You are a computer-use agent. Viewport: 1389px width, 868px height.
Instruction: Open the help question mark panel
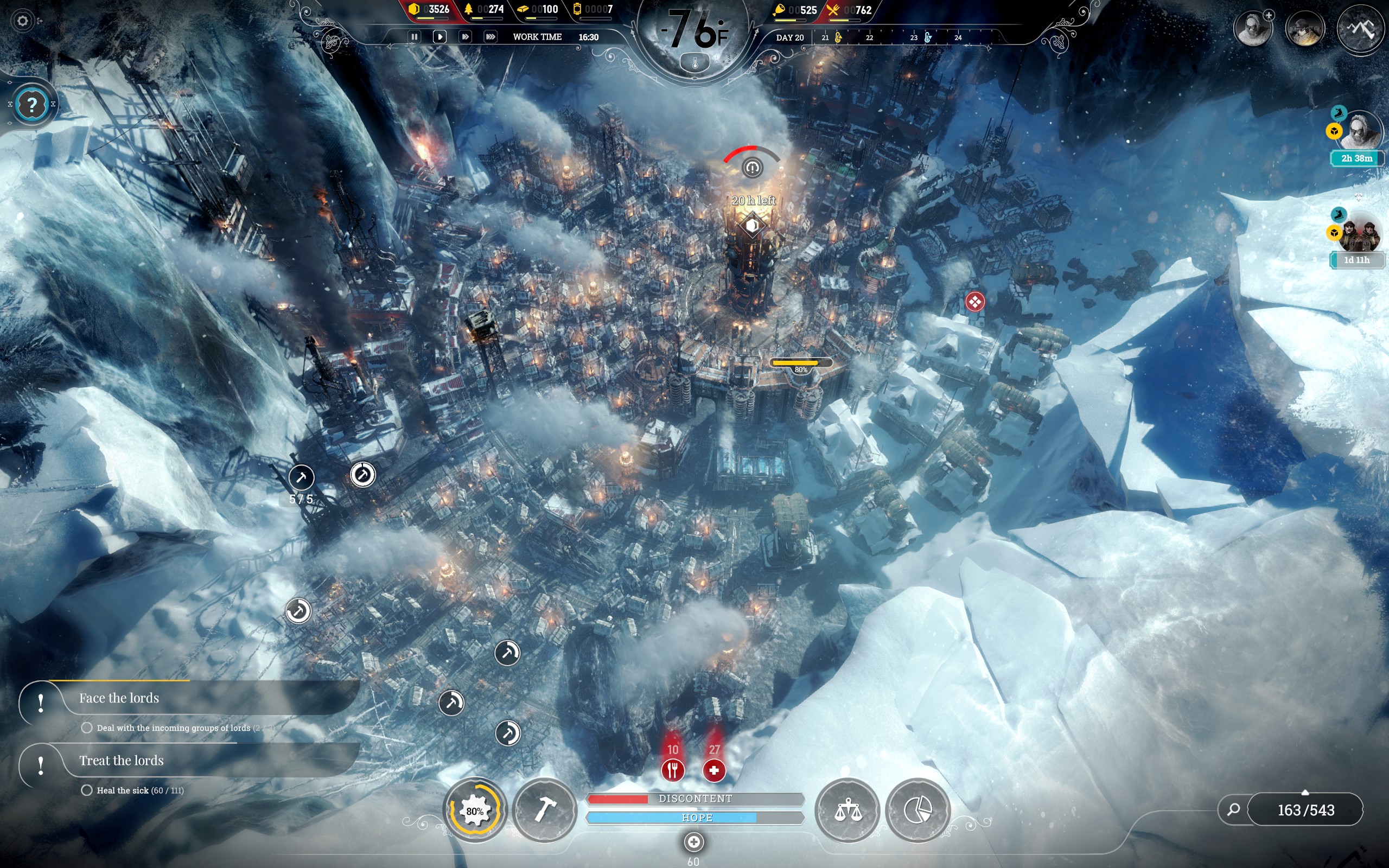pos(32,105)
